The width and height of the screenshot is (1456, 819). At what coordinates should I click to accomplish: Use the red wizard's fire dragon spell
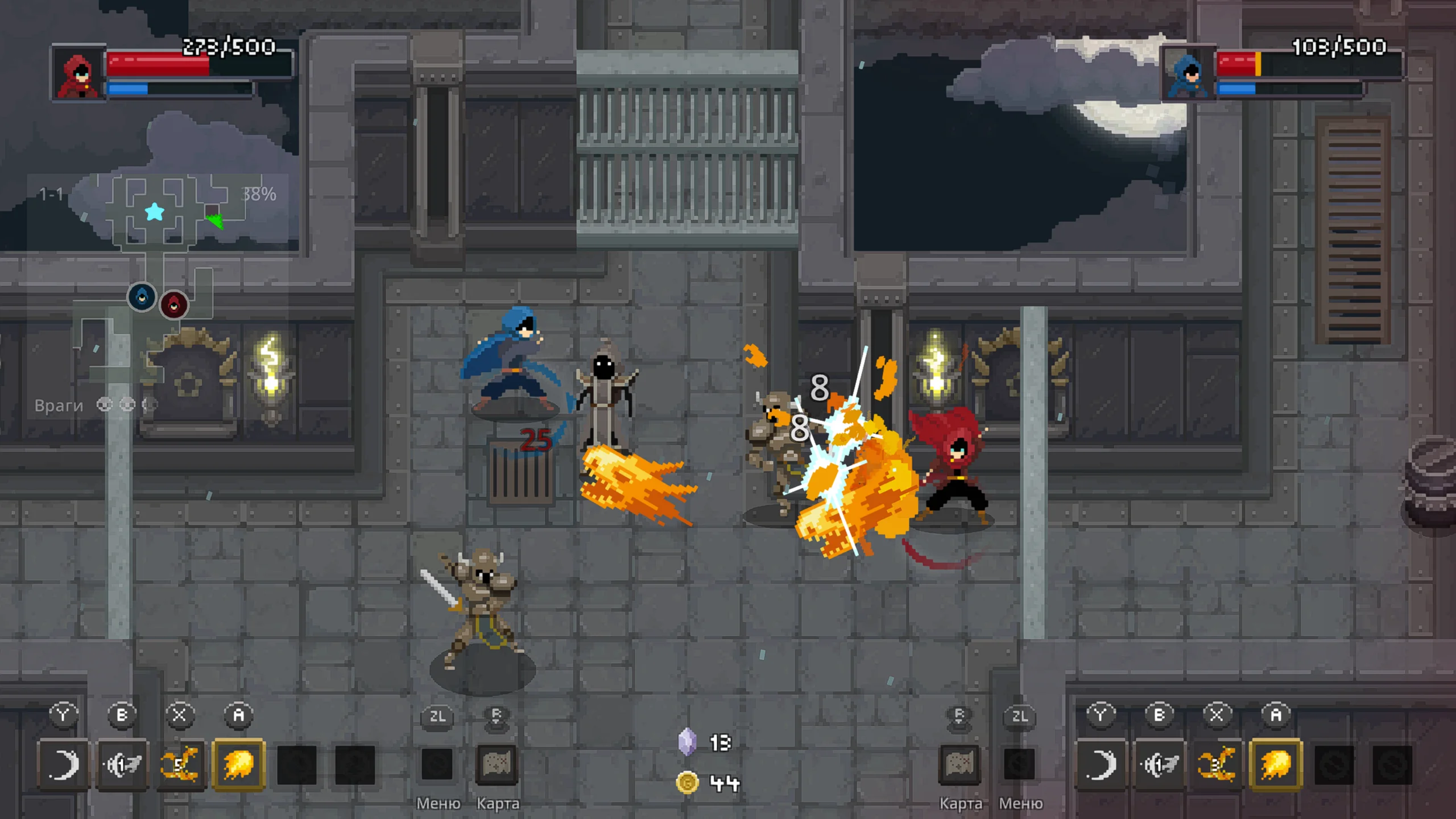coord(180,764)
